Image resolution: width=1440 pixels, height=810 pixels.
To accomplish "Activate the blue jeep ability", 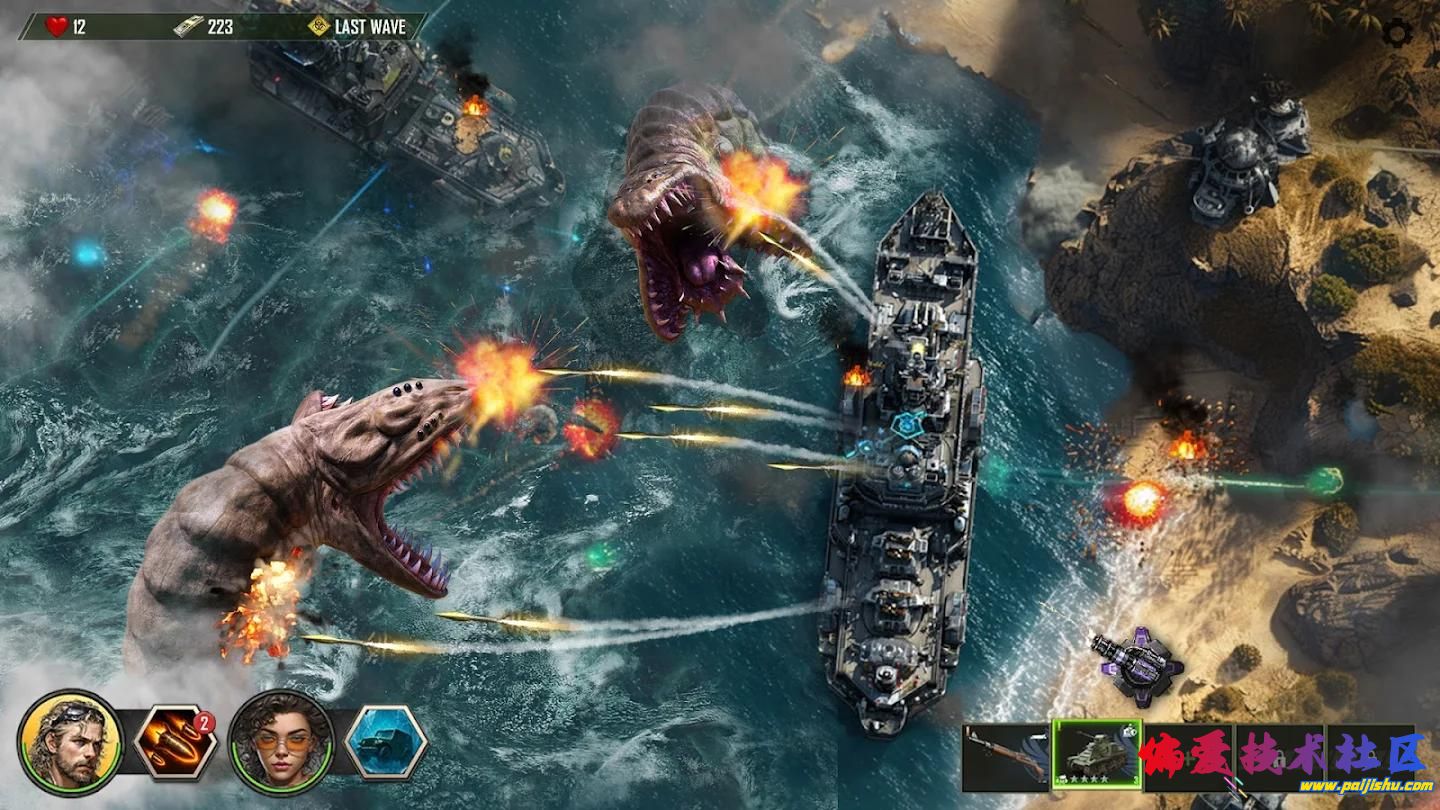I will pos(386,742).
